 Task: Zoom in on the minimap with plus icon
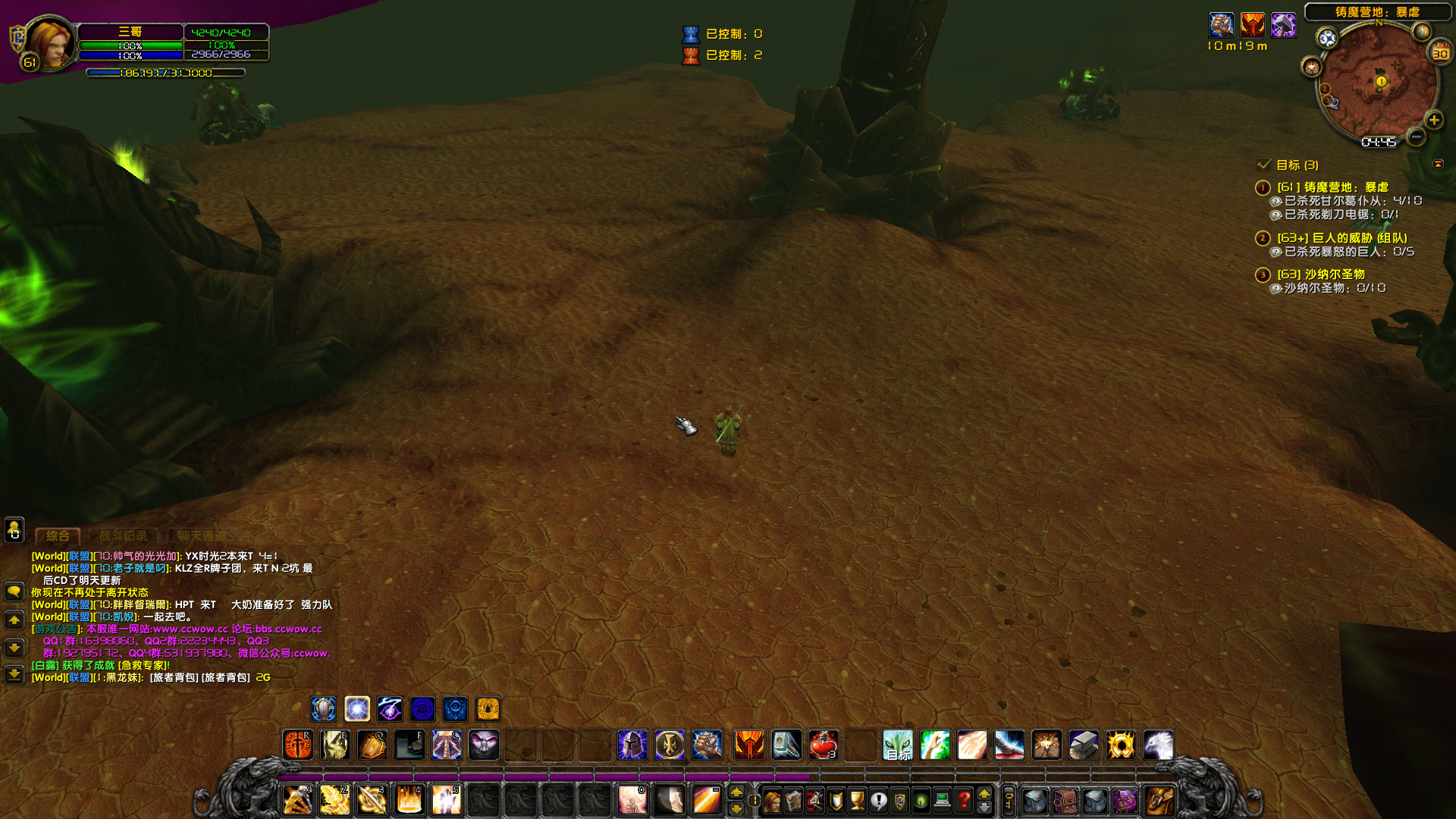point(1432,120)
